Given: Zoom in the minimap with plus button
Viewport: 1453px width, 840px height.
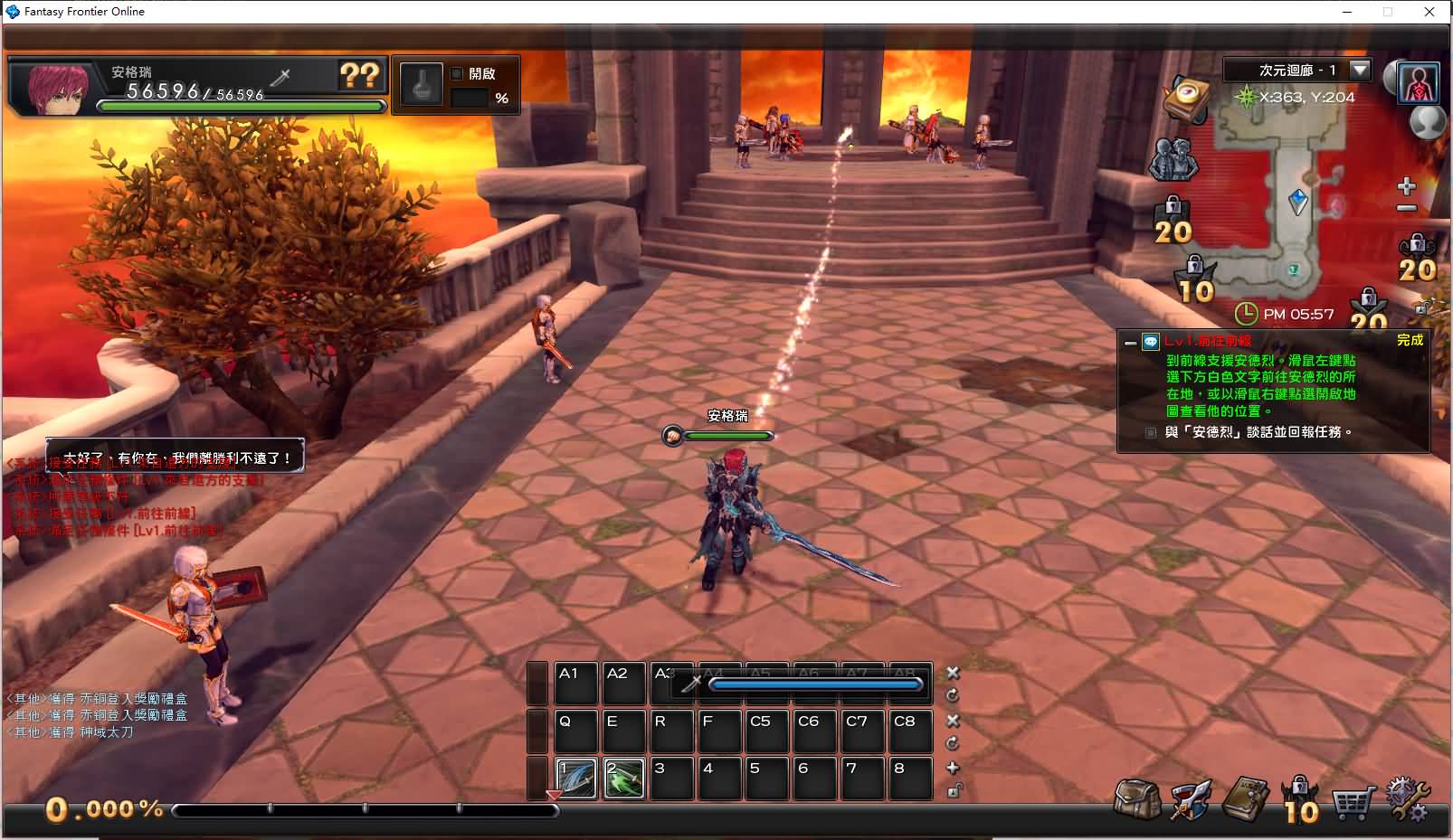Looking at the screenshot, I should point(1406,187).
